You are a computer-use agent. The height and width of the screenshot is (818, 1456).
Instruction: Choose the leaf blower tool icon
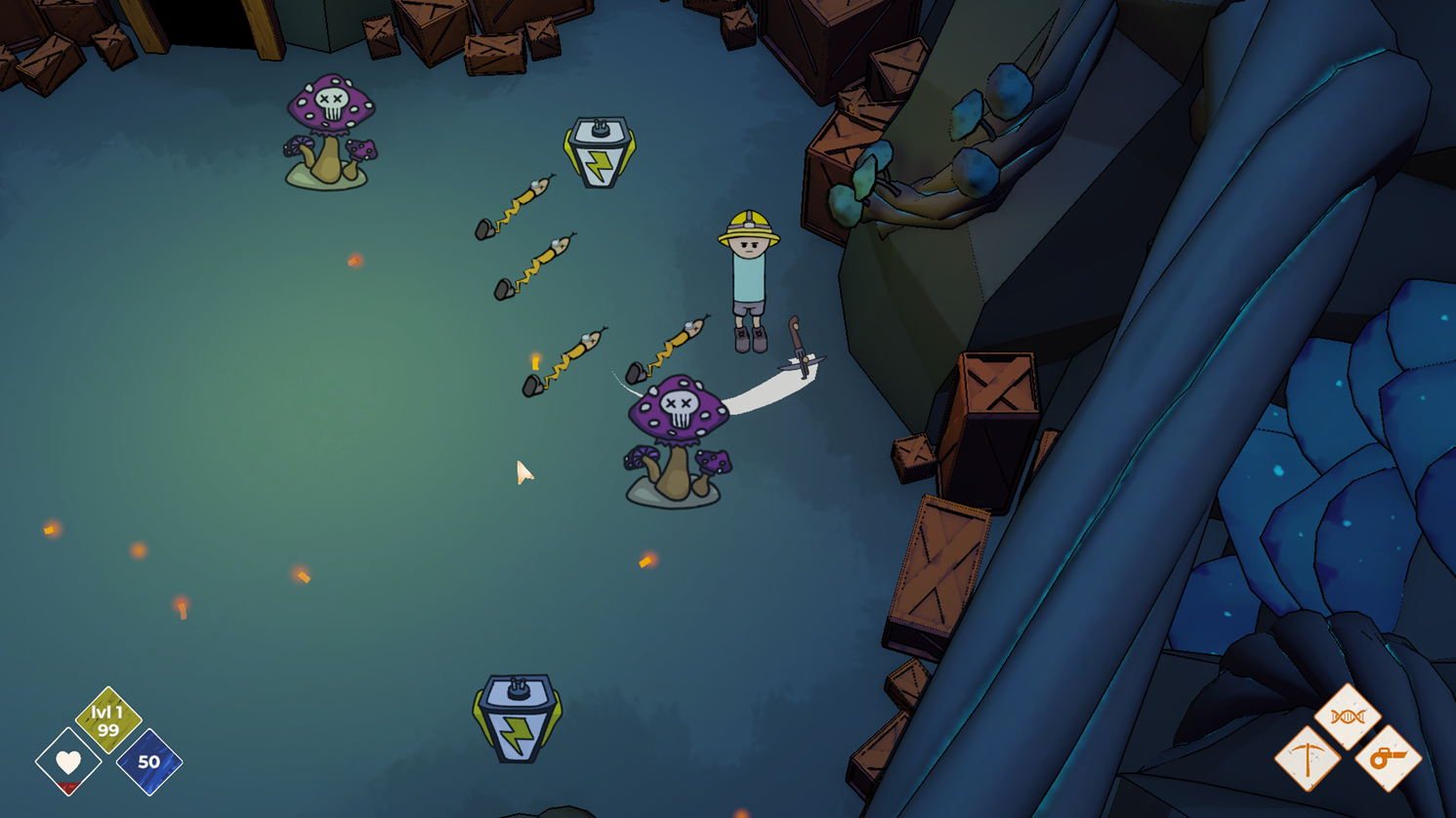coord(1388,757)
